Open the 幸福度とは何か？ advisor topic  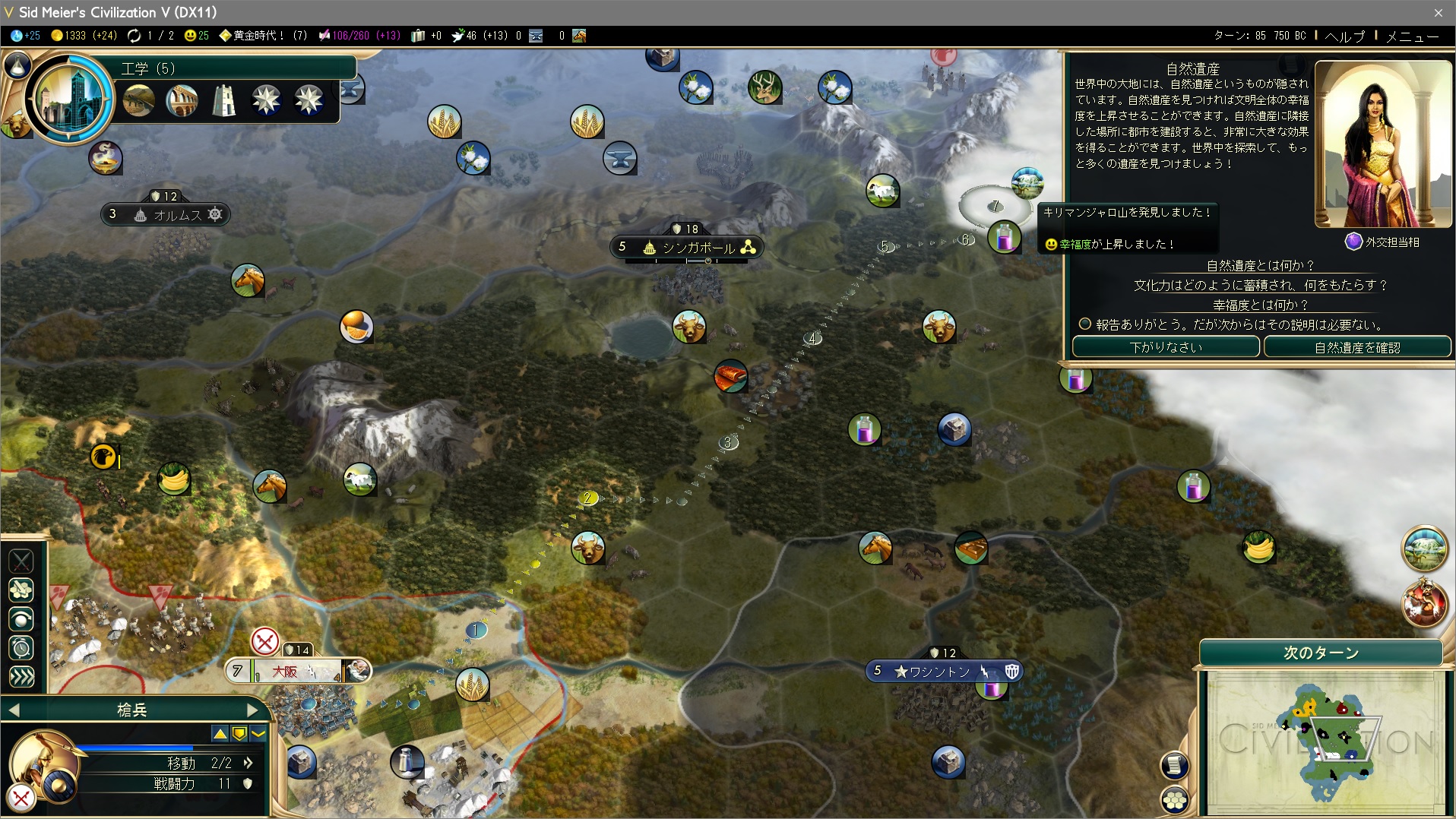click(1260, 305)
